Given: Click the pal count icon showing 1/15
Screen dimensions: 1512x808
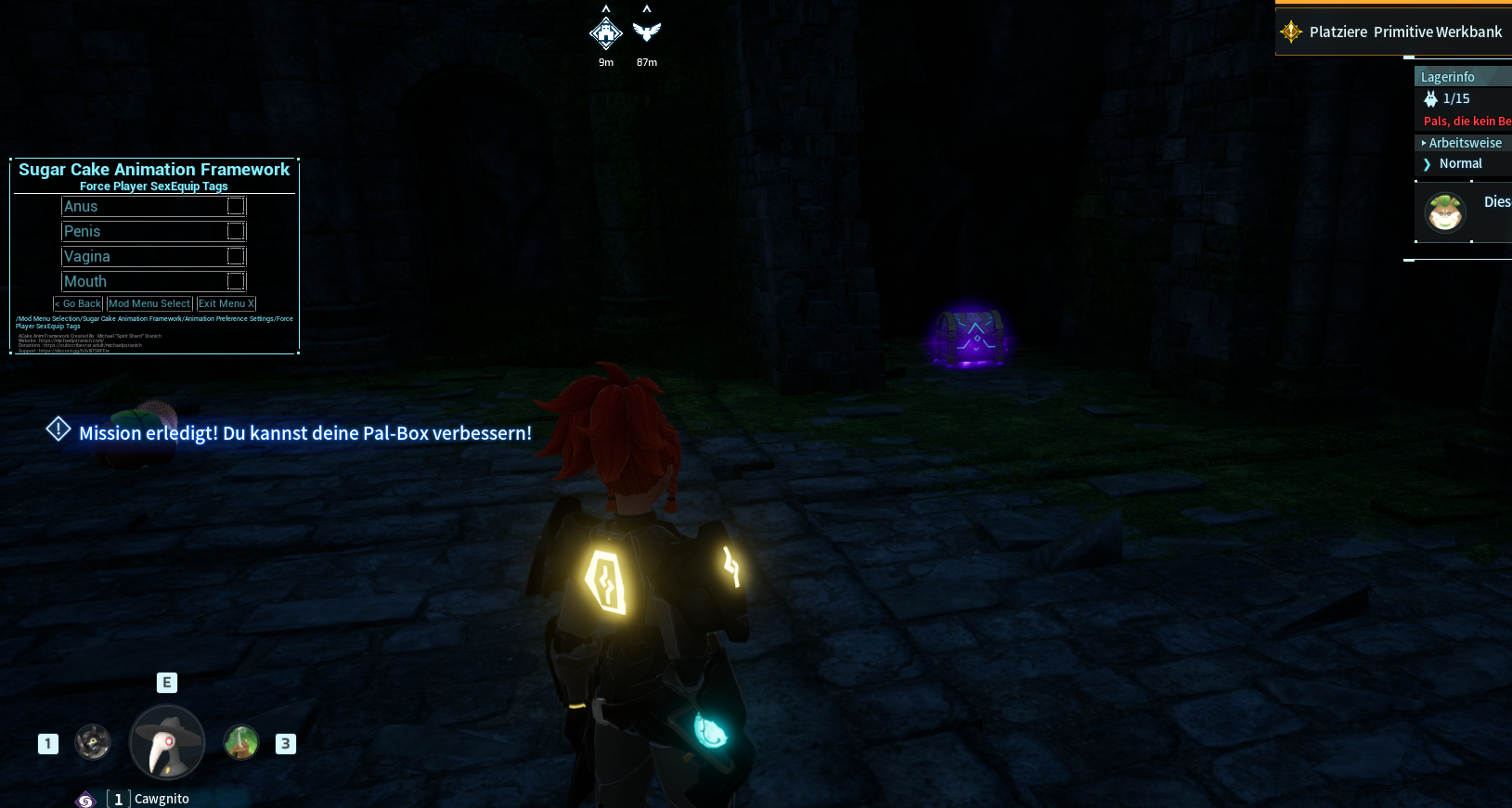Looking at the screenshot, I should click(x=1429, y=98).
